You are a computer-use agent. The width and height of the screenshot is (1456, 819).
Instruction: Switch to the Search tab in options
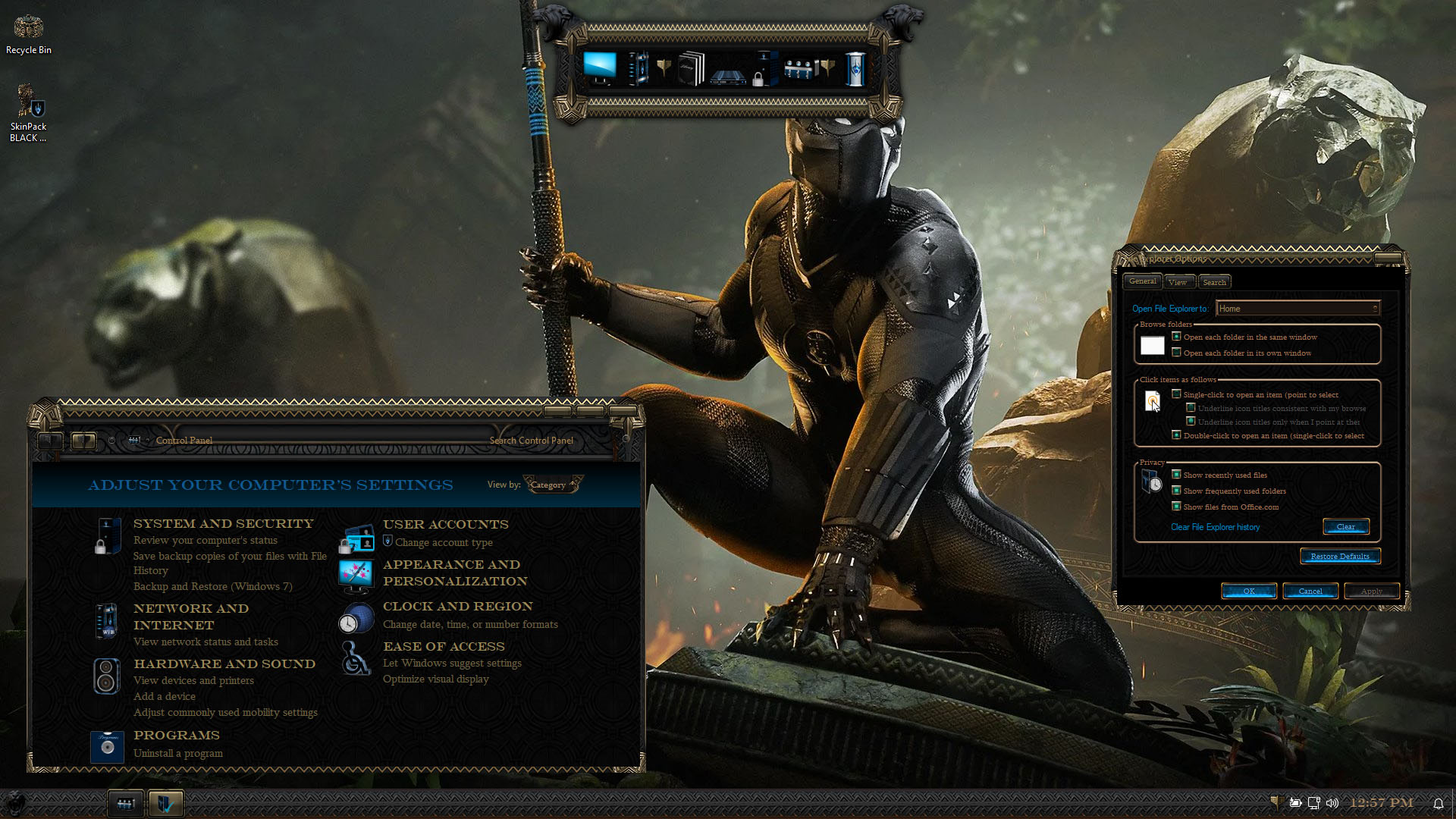click(x=1214, y=282)
